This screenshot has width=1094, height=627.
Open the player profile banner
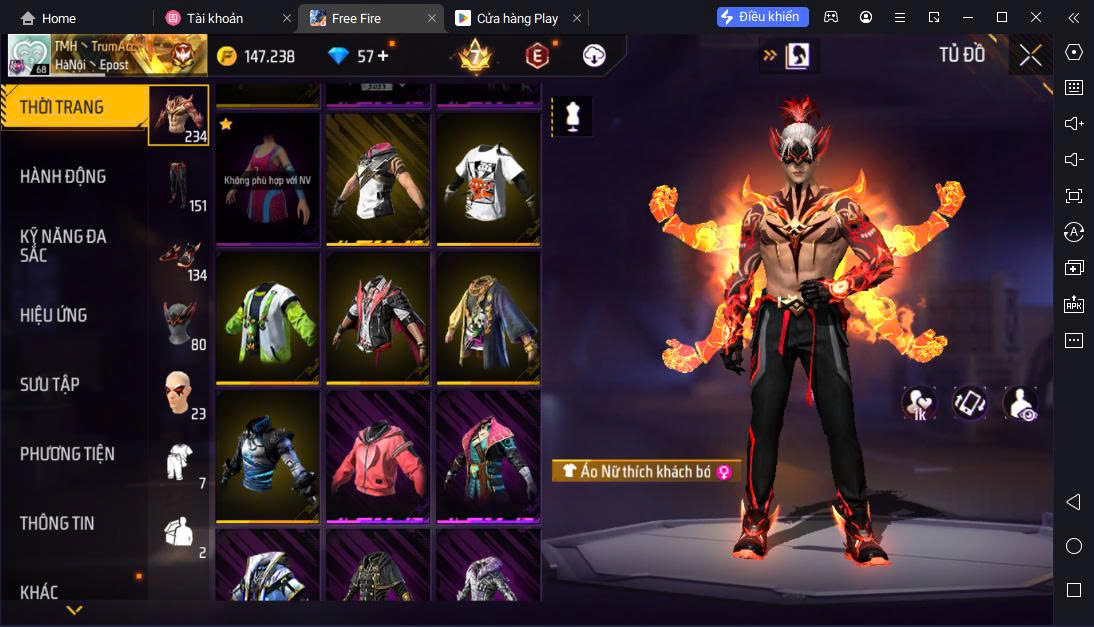[107, 55]
